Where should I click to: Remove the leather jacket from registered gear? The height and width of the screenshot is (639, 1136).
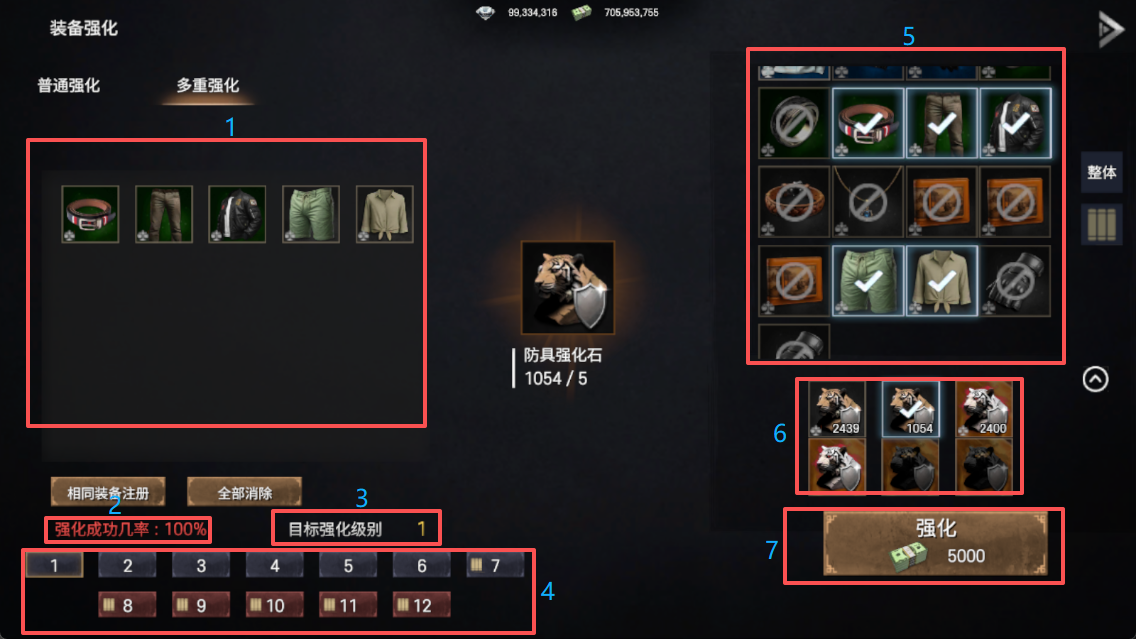click(237, 214)
